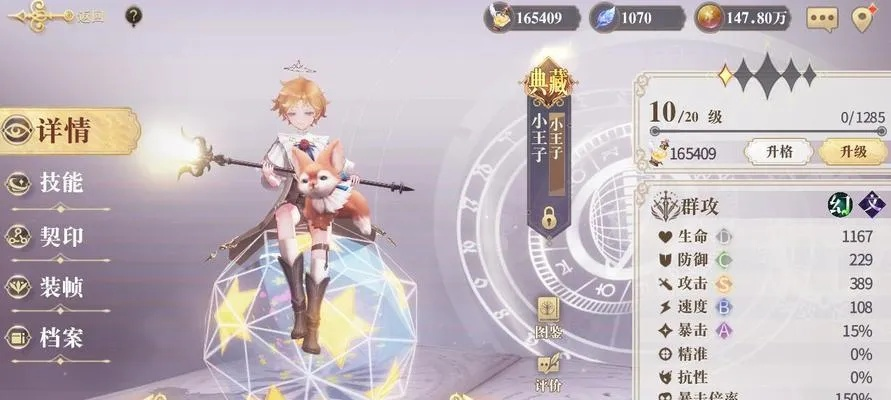Switch to the 详情 details tab

click(64, 131)
